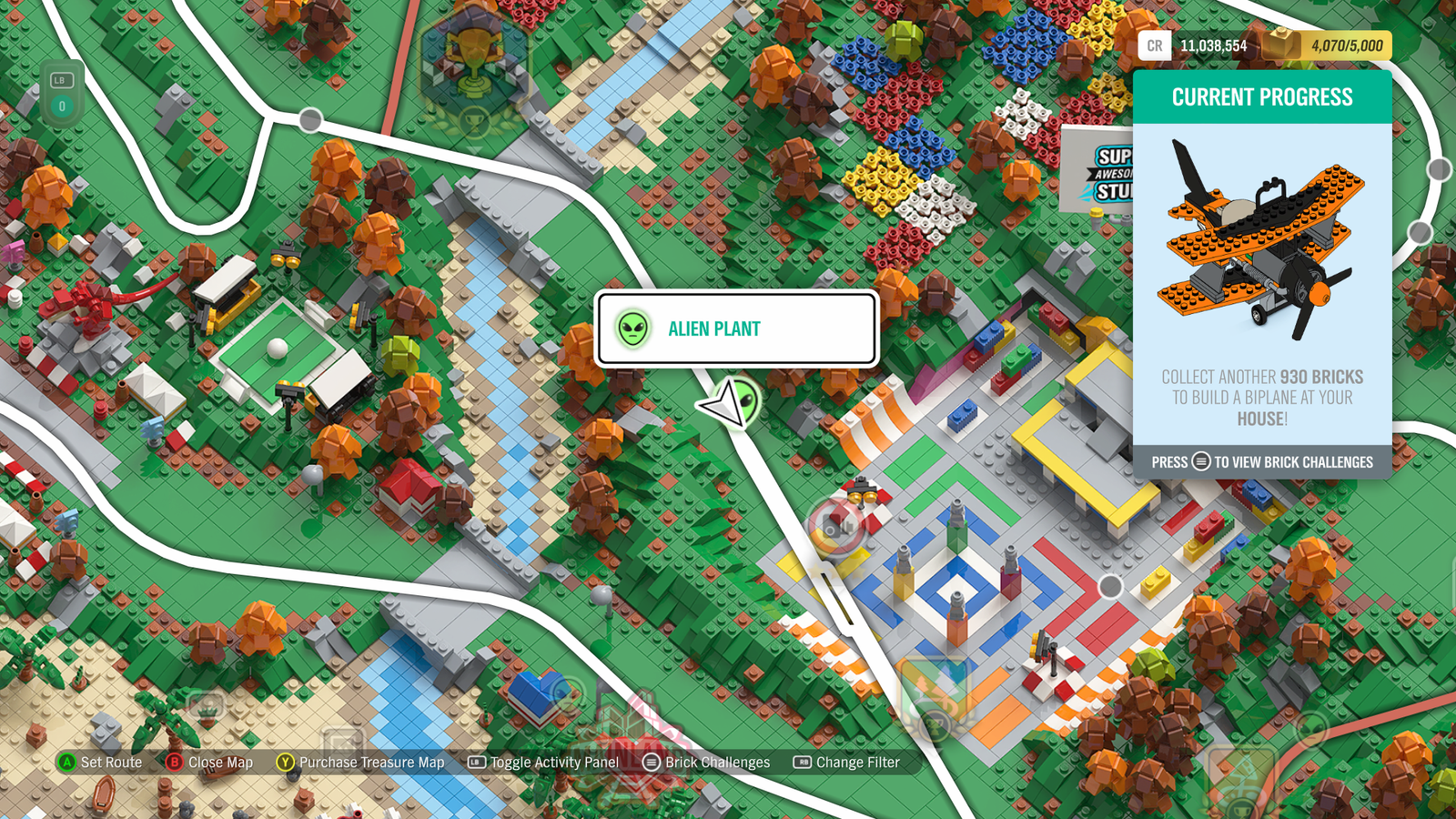Select the faded trophy event marker
Viewport: 1456px width, 819px height.
pos(473,68)
